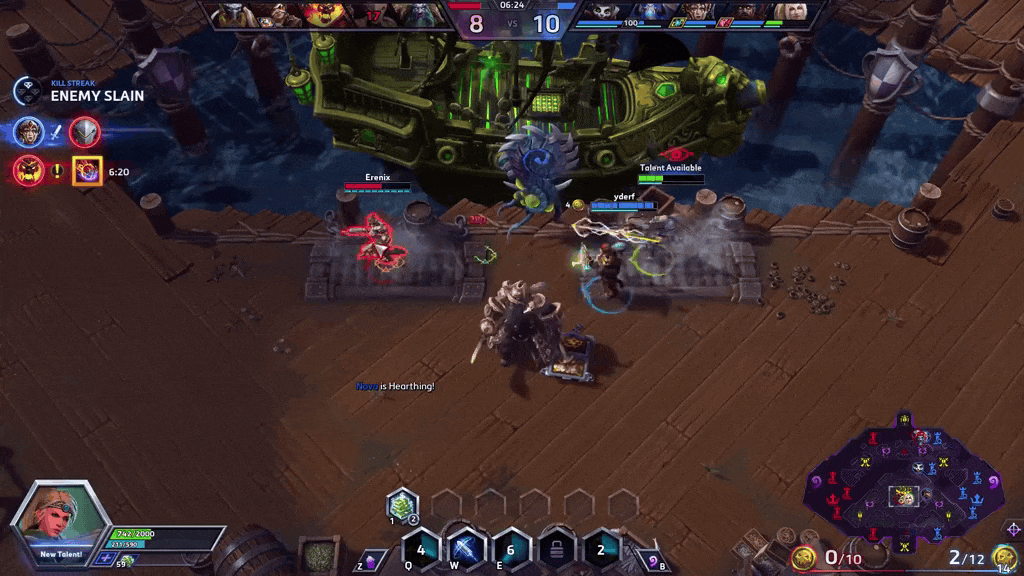The height and width of the screenshot is (576, 1024).
Task: Summon the mount with the Z button
Action: tap(371, 561)
